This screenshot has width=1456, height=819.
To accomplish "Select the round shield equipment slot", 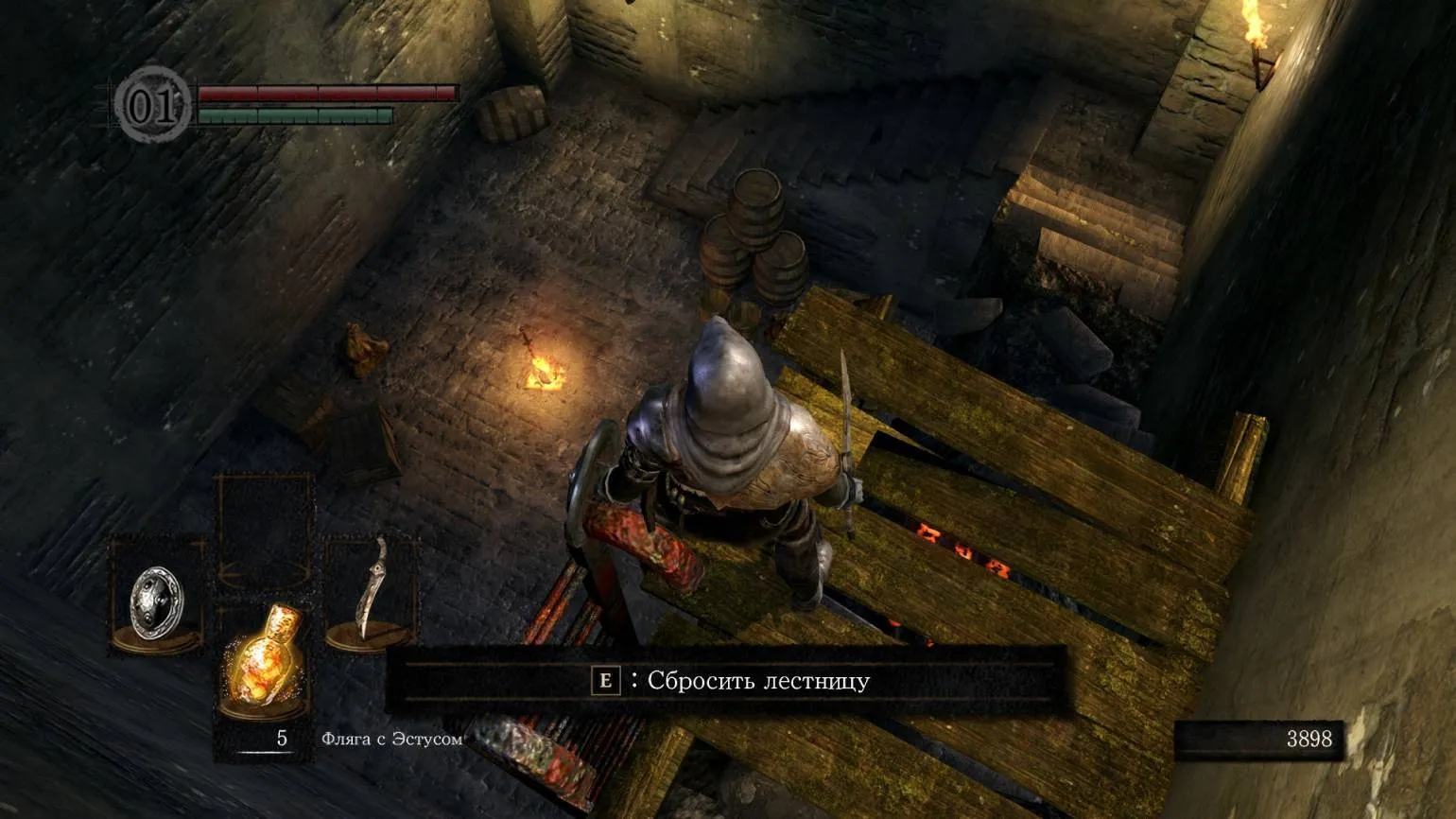I will 157,598.
